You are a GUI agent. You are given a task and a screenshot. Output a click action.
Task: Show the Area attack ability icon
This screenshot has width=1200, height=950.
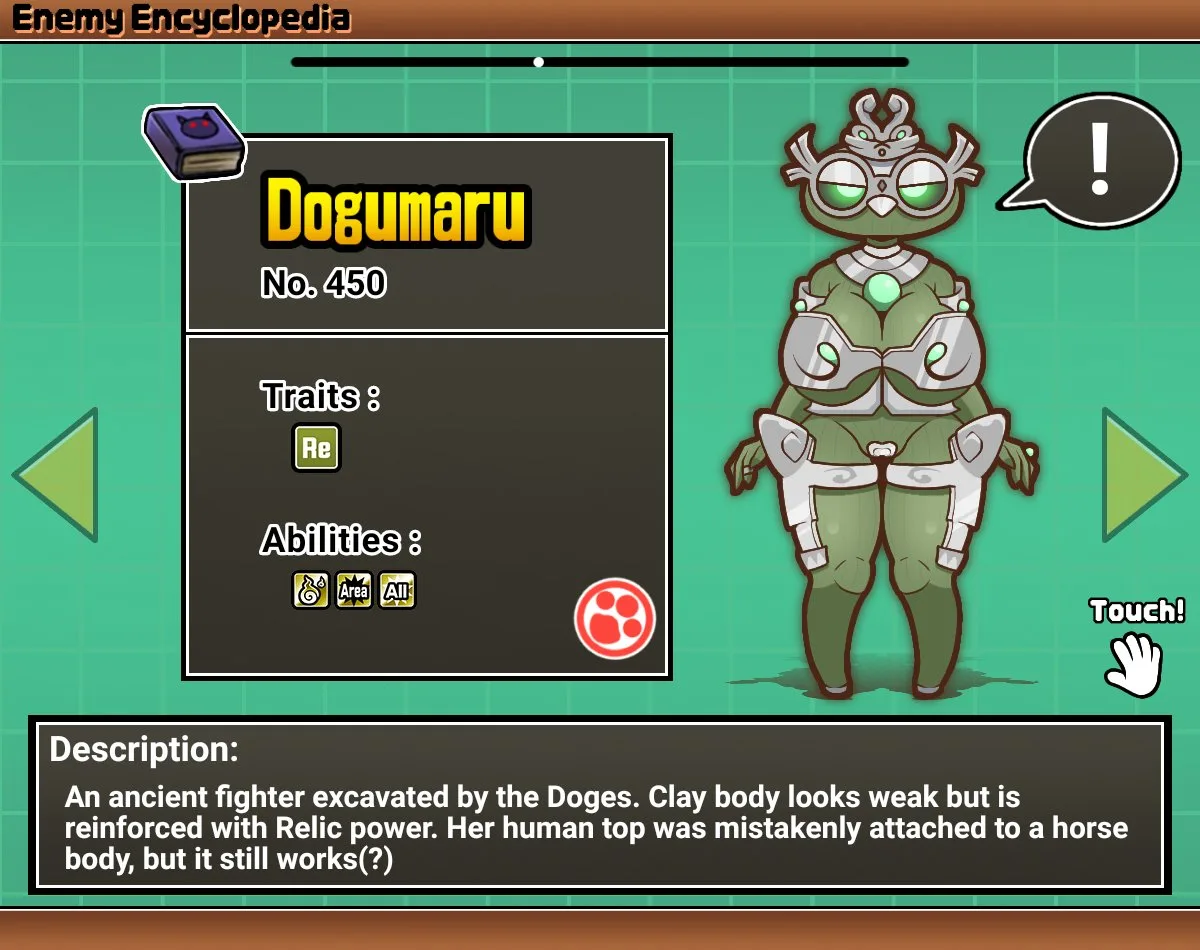354,591
